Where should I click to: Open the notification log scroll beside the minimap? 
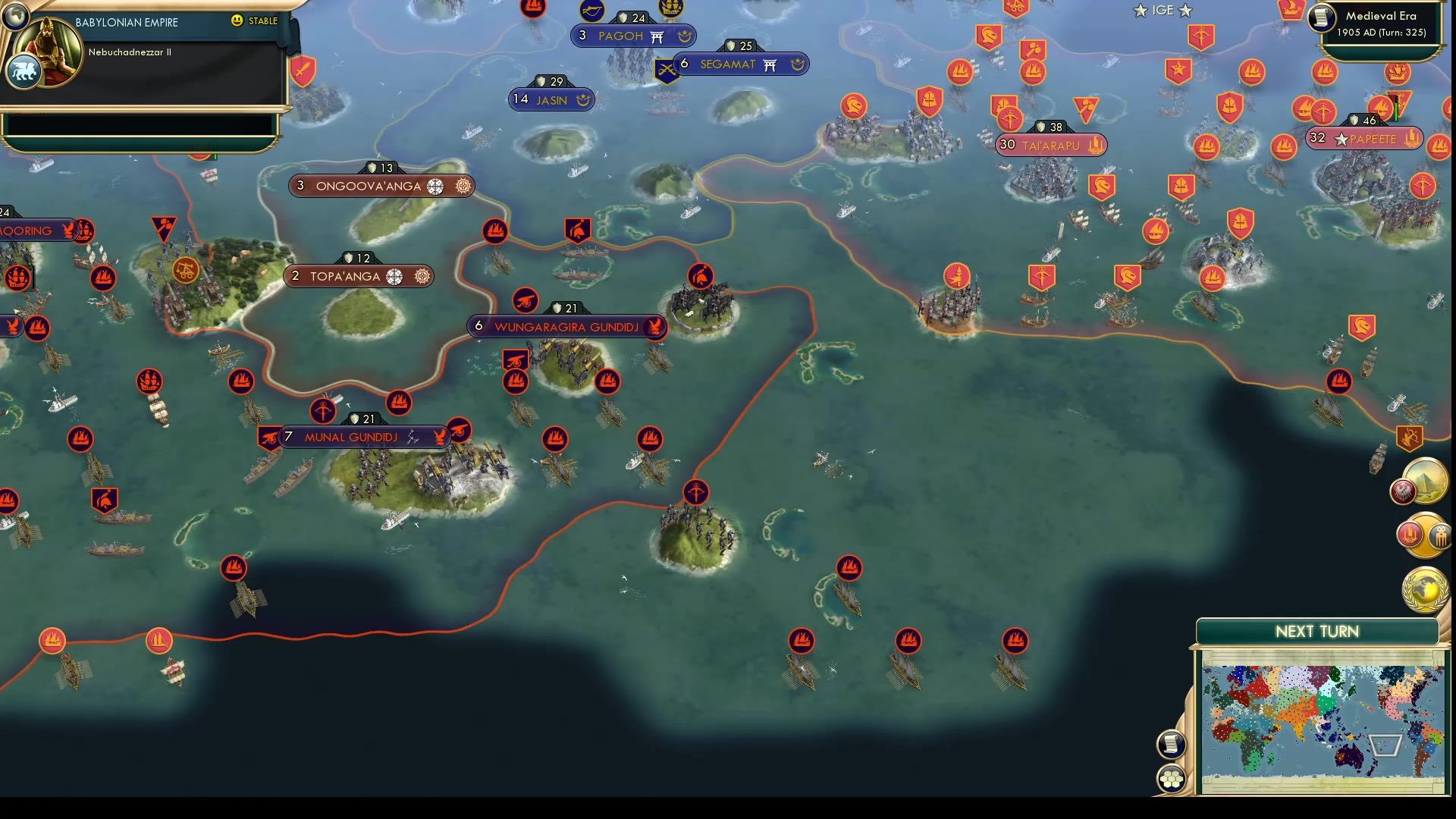1170,744
